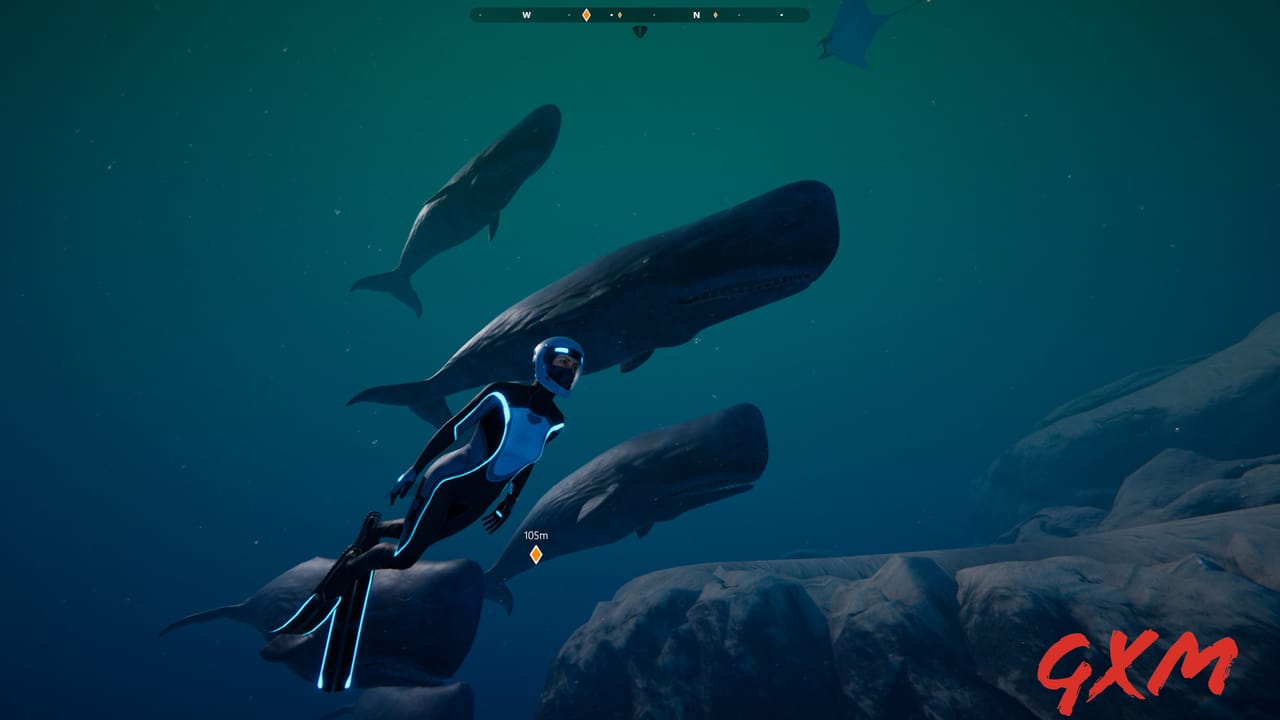Click the tick between W and the orange diamond
Screen dimensions: 1280x720
[x=568, y=15]
